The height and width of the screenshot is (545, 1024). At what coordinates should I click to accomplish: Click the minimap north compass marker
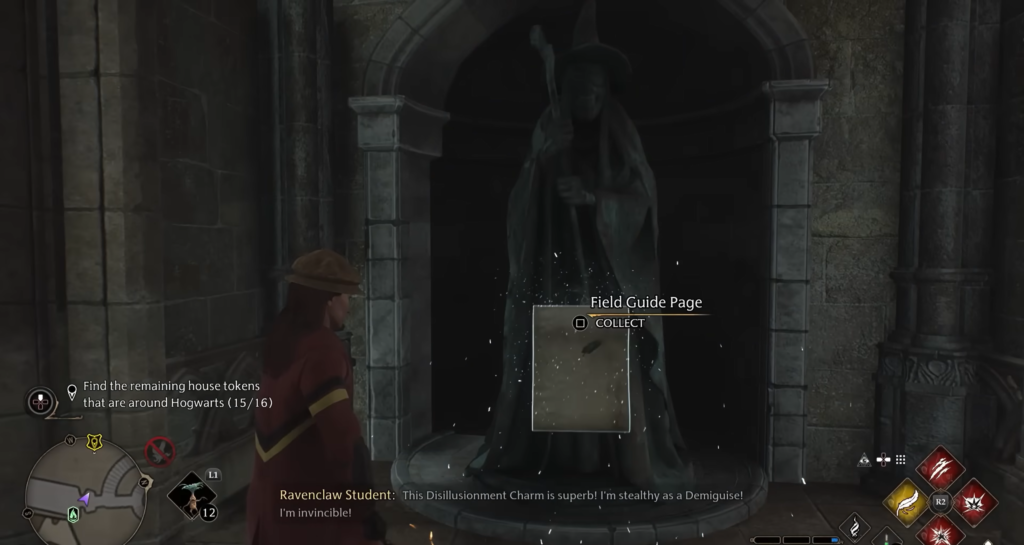pos(71,440)
